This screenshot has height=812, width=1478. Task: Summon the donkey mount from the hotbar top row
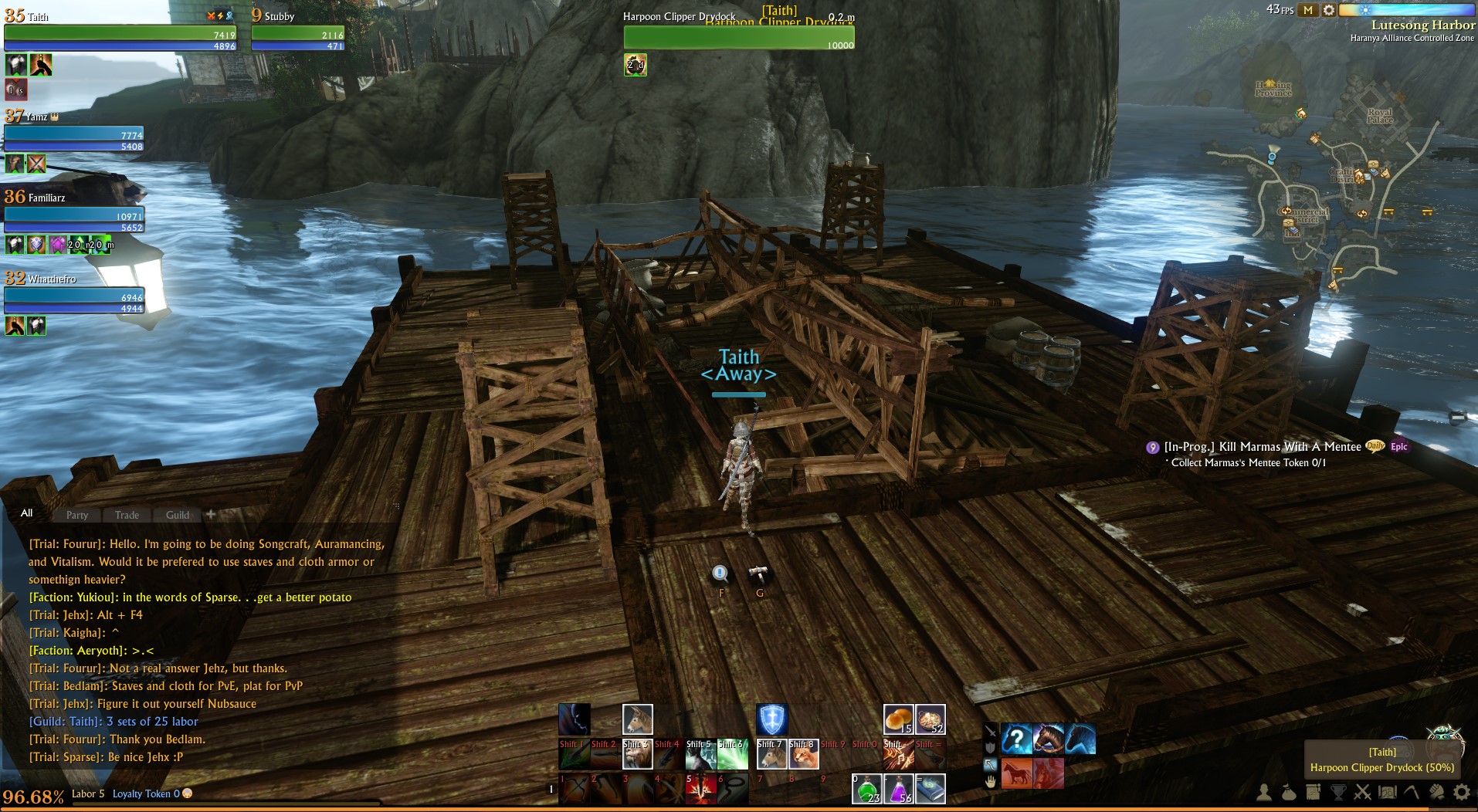pos(637,719)
